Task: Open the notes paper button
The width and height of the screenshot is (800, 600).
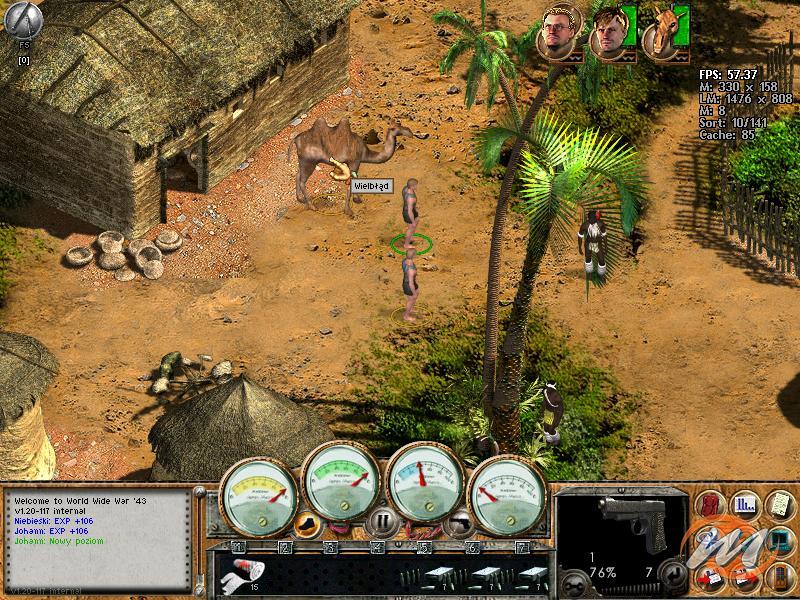Action: click(777, 504)
